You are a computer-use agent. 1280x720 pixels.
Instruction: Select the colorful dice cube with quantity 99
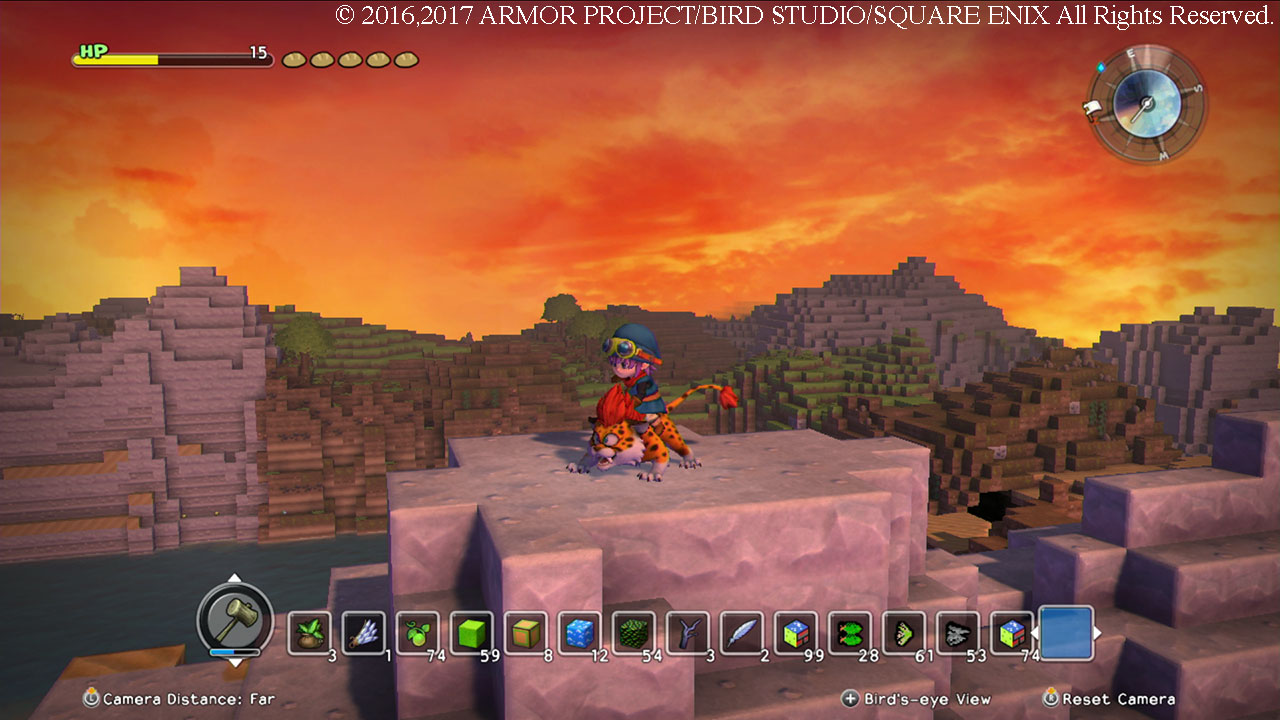click(x=797, y=633)
